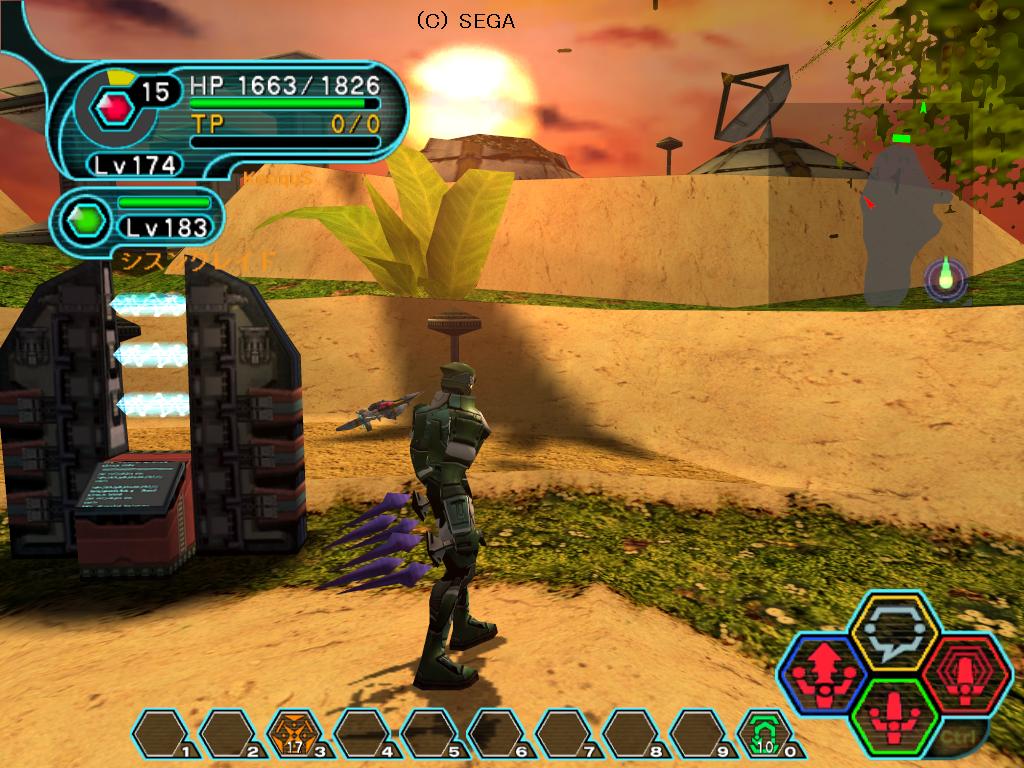
Task: Use the orange trap item in slot 3
Action: pyautogui.click(x=295, y=736)
